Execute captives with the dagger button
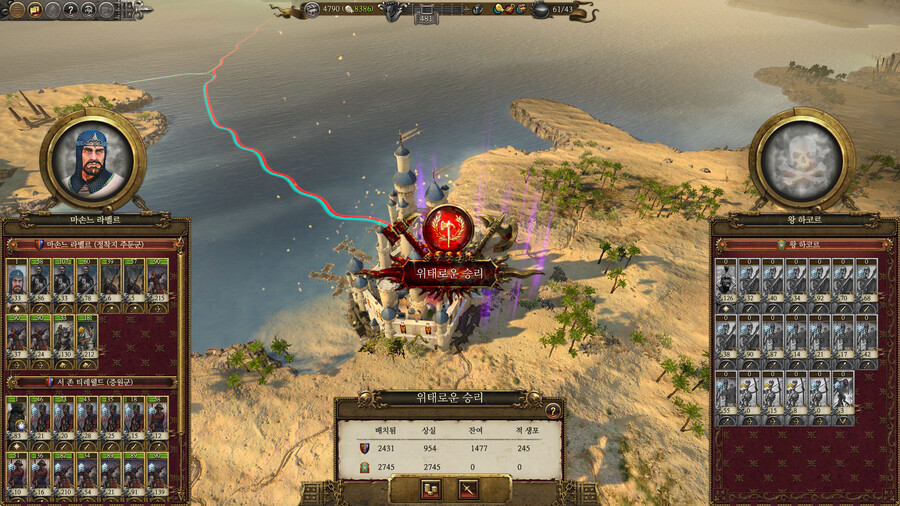Viewport: 900px width, 506px height. point(466,489)
